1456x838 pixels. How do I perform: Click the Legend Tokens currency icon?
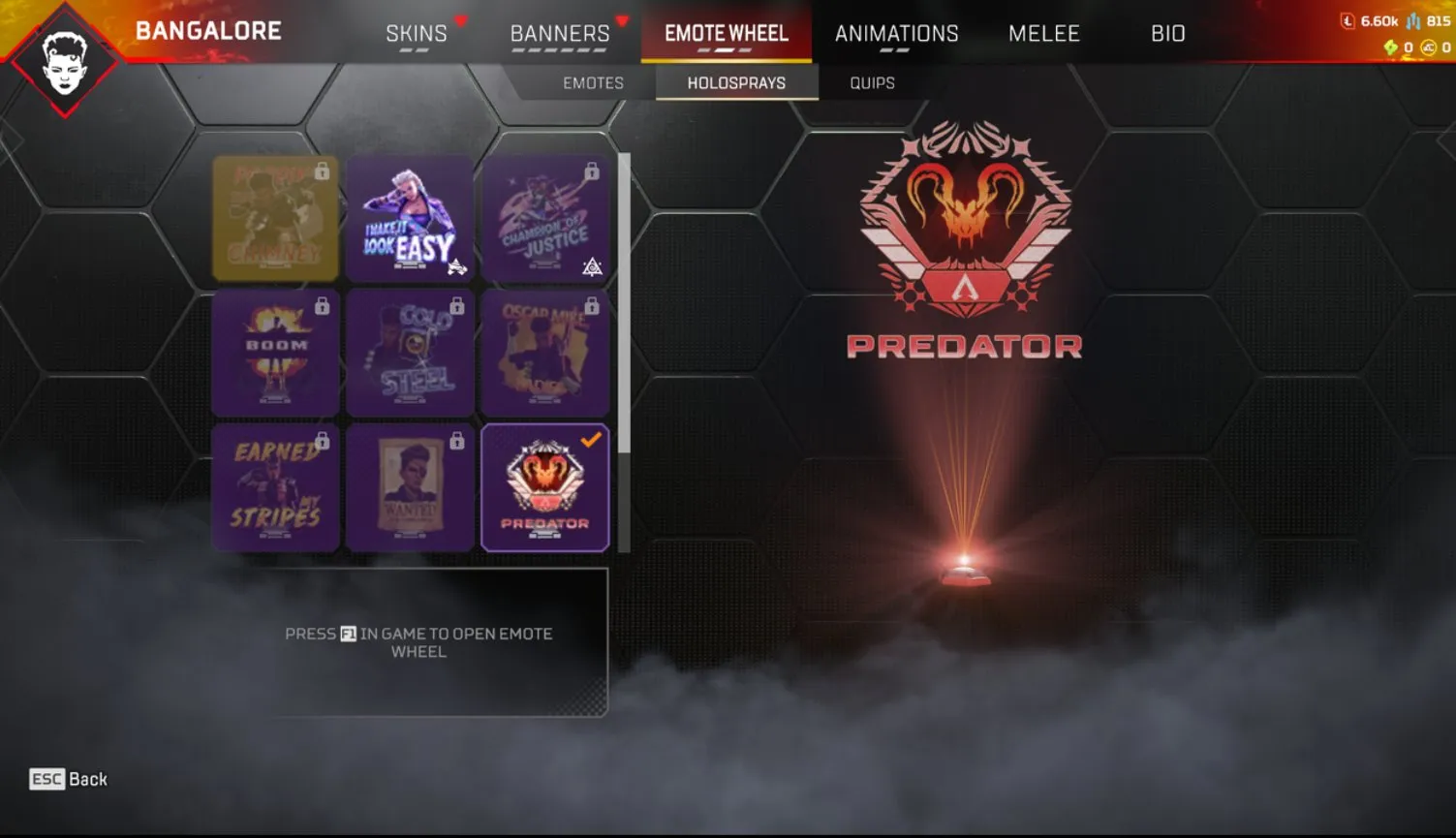[1349, 19]
